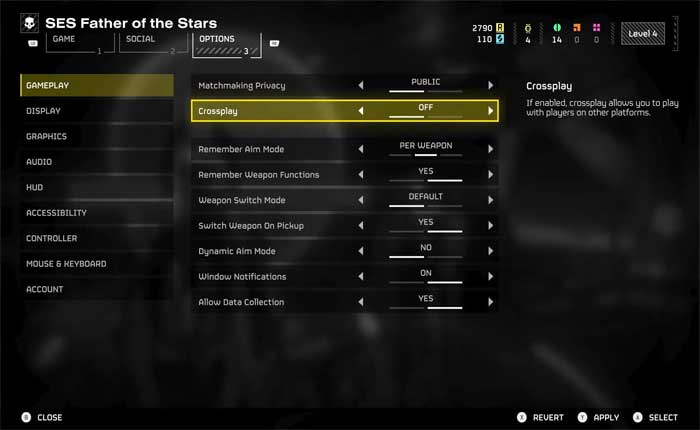Choose the Controller settings section
Viewport: 700px width, 430px height.
51,239
